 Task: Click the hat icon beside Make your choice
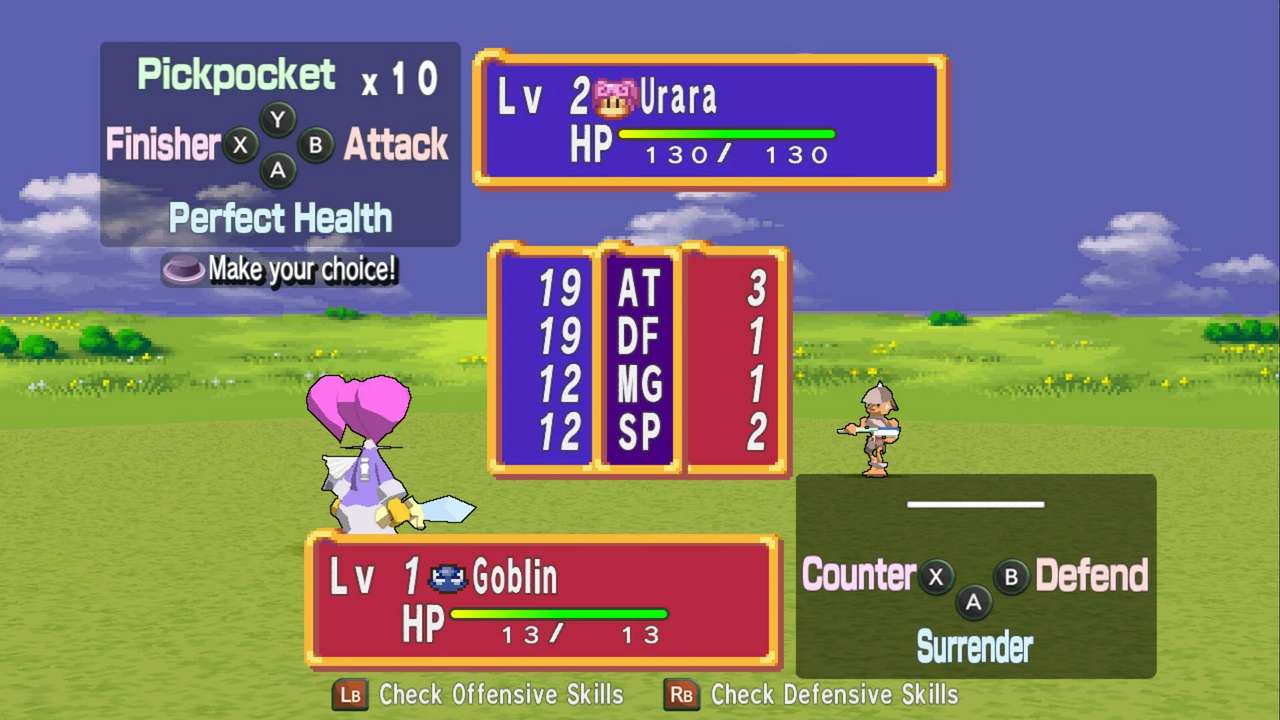pyautogui.click(x=182, y=268)
